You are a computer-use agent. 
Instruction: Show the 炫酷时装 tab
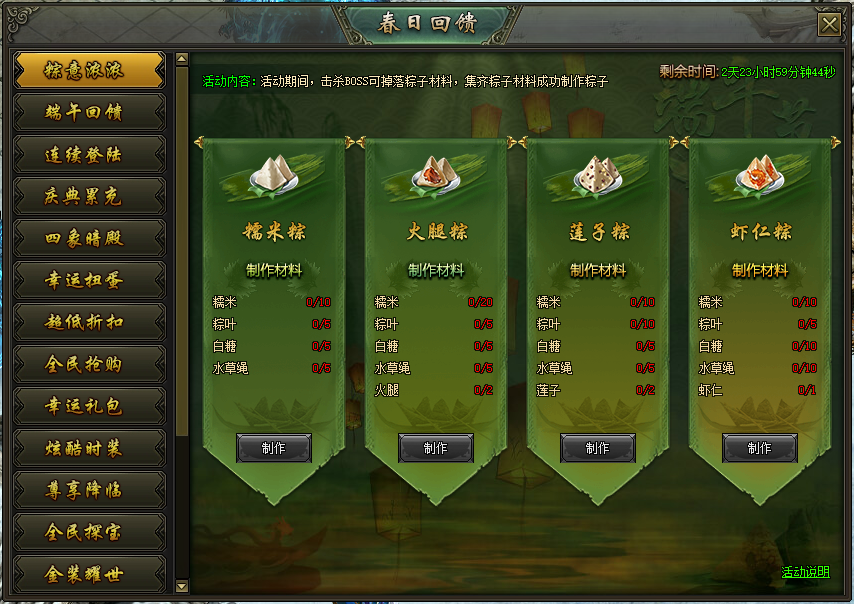click(x=89, y=448)
